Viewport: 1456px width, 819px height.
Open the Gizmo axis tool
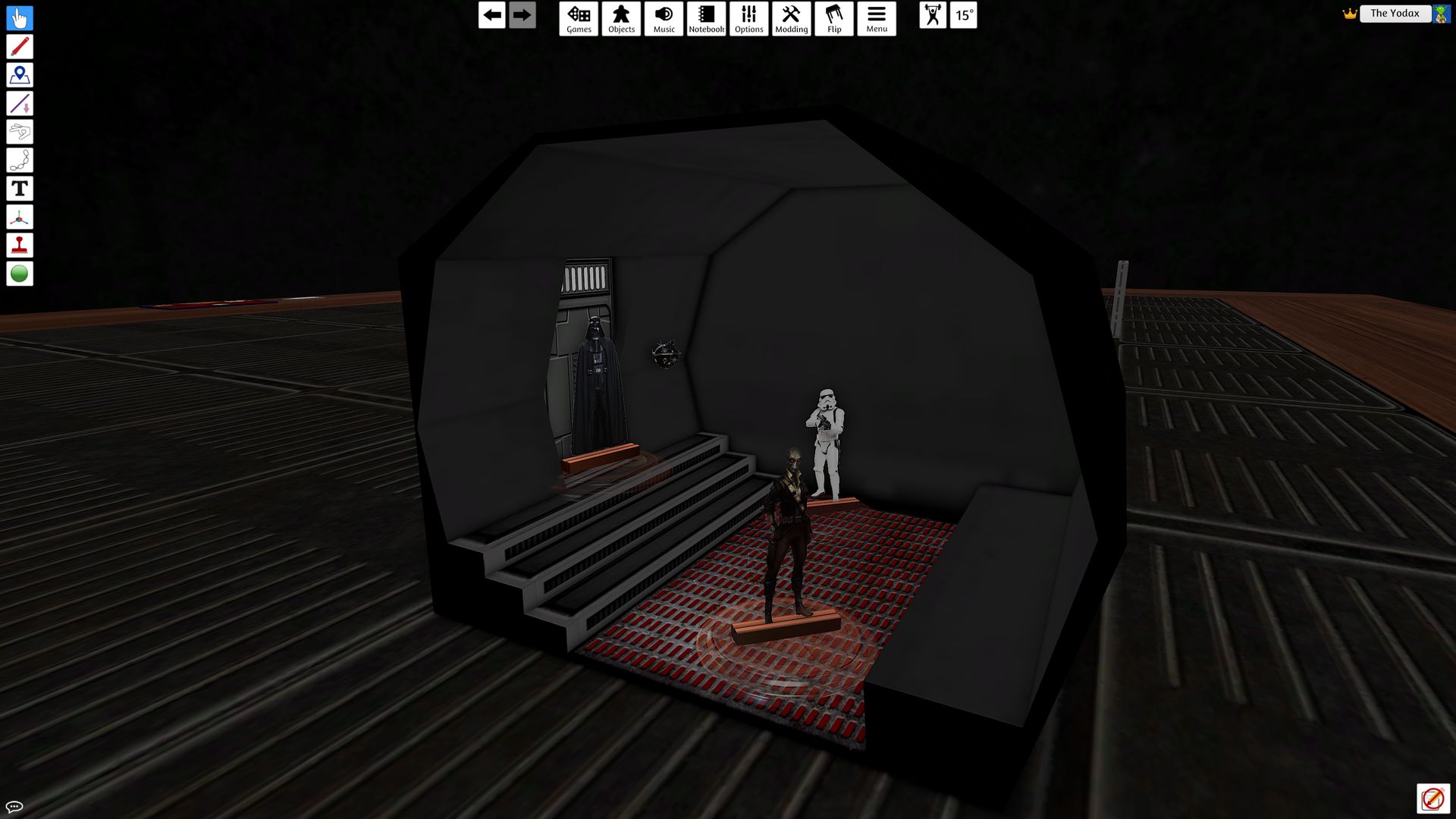pos(20,217)
